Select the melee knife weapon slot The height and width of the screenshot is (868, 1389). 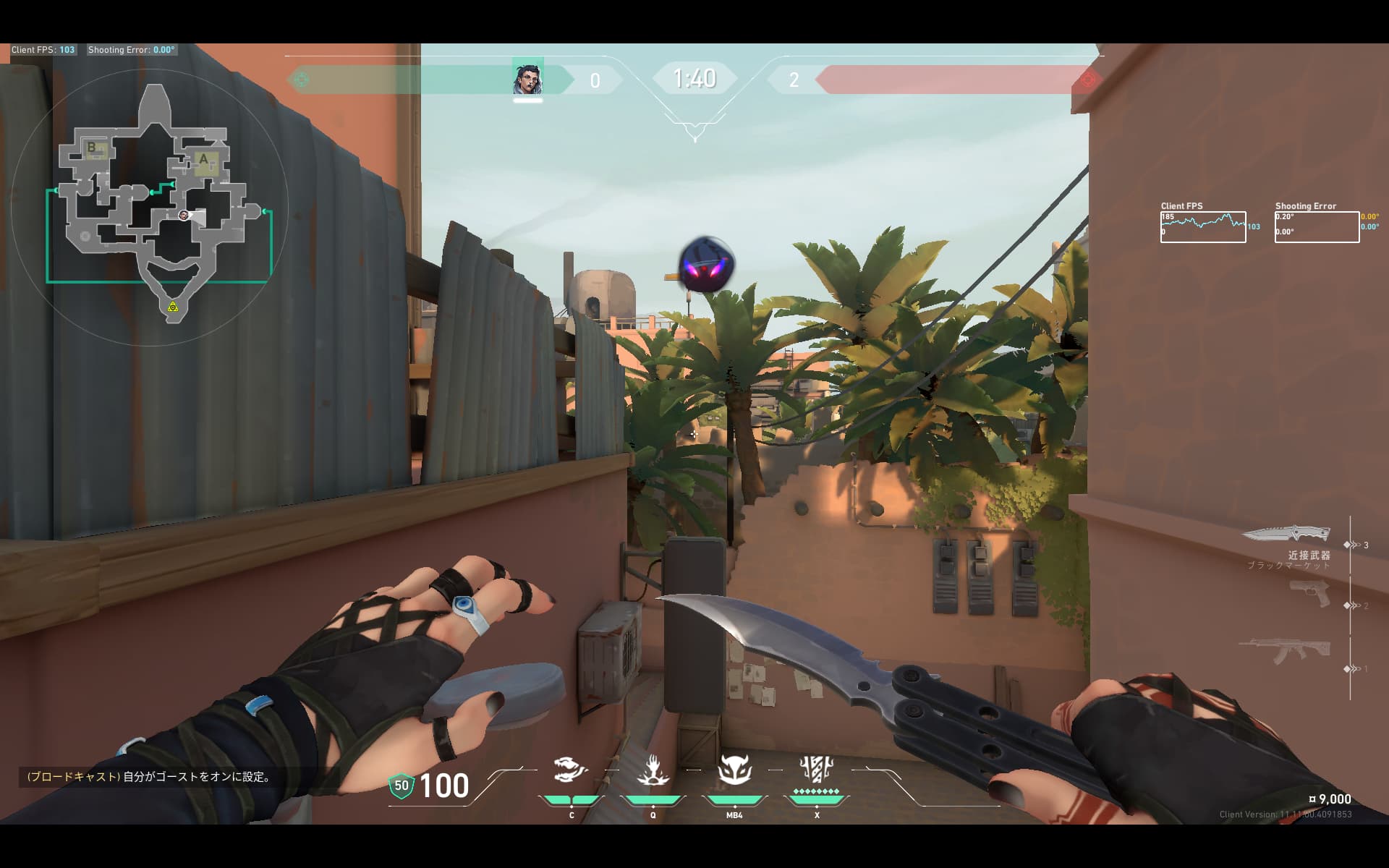[1286, 535]
